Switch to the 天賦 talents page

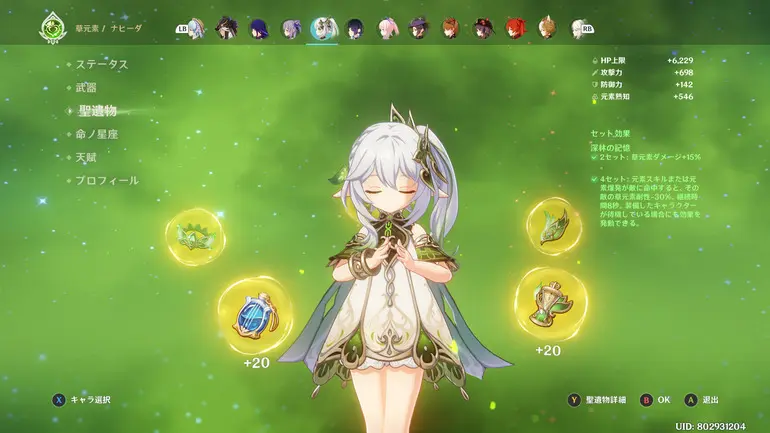(x=89, y=157)
